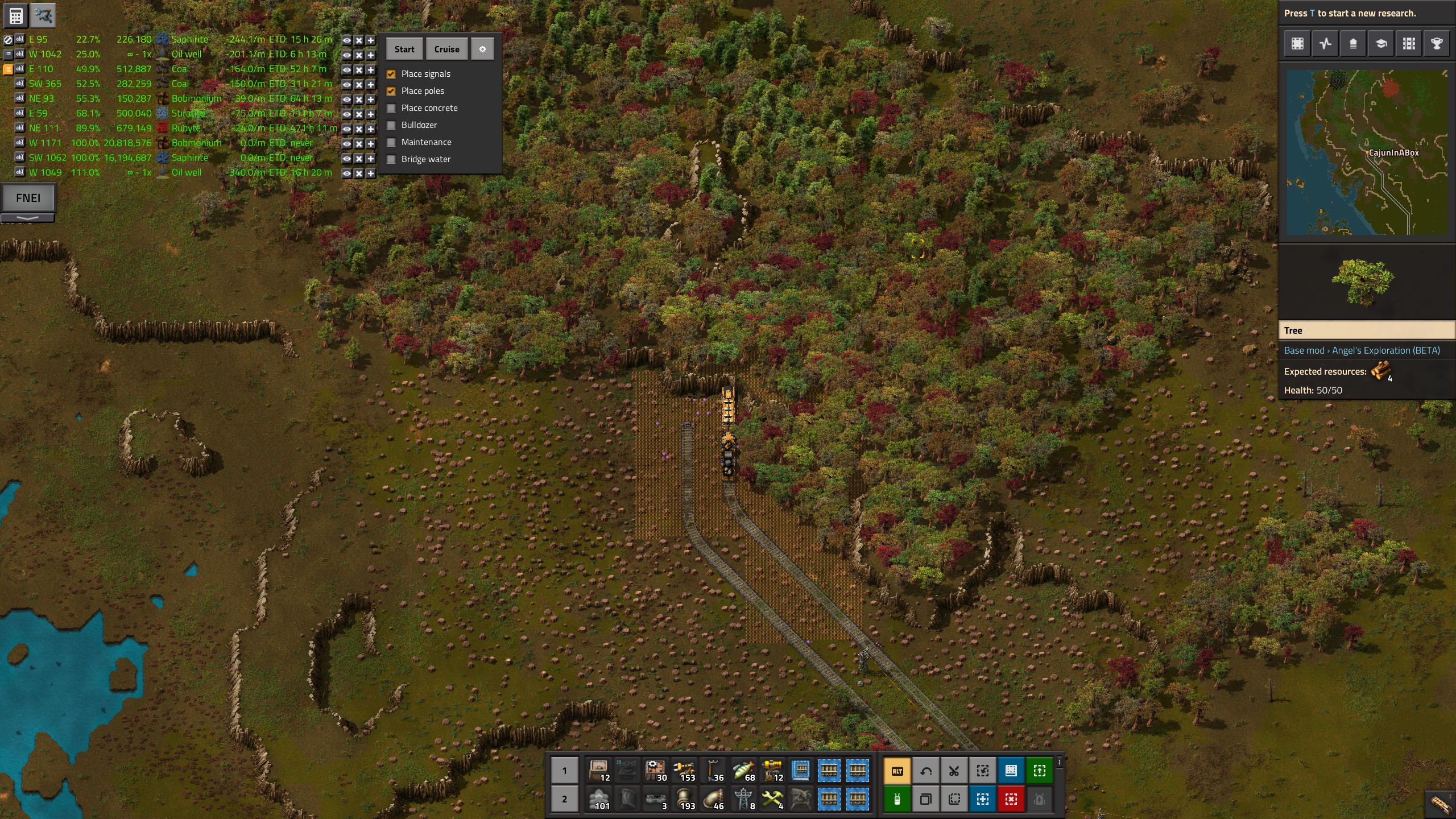The width and height of the screenshot is (1456, 819).
Task: Remove the W 1049 Oil well site entry
Action: (x=359, y=173)
